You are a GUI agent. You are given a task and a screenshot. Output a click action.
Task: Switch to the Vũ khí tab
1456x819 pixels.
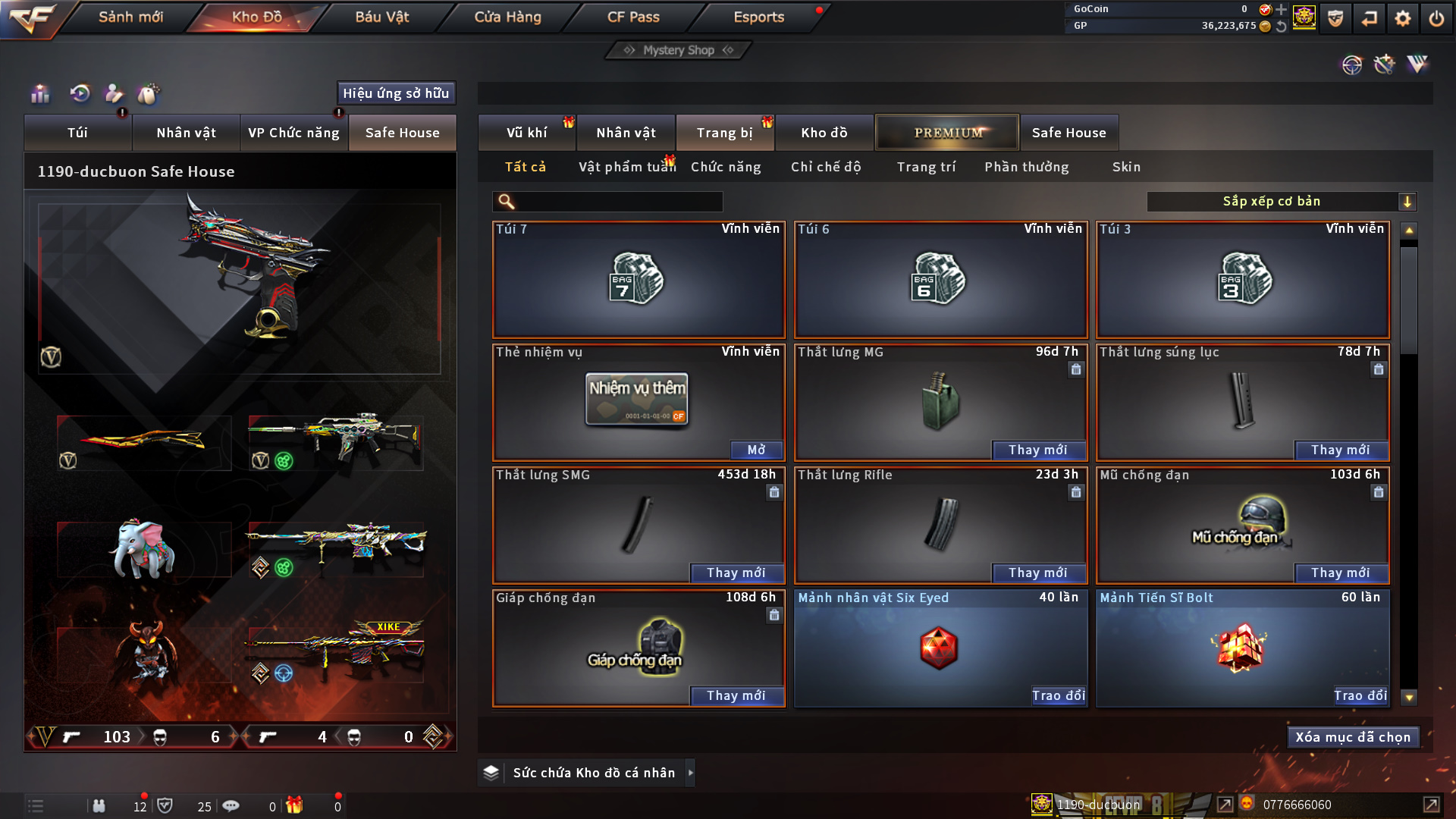[526, 133]
